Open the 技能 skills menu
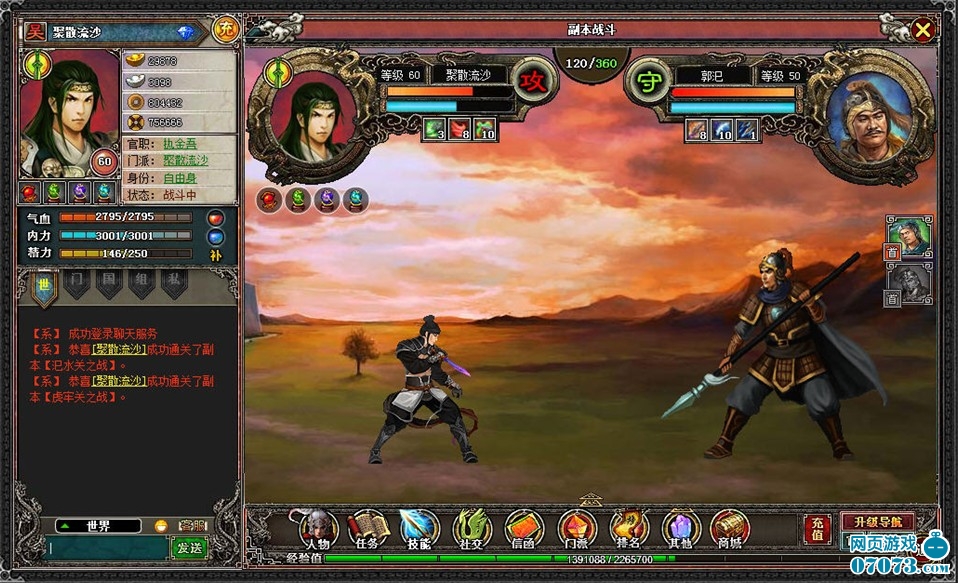This screenshot has width=958, height=583. coord(420,527)
